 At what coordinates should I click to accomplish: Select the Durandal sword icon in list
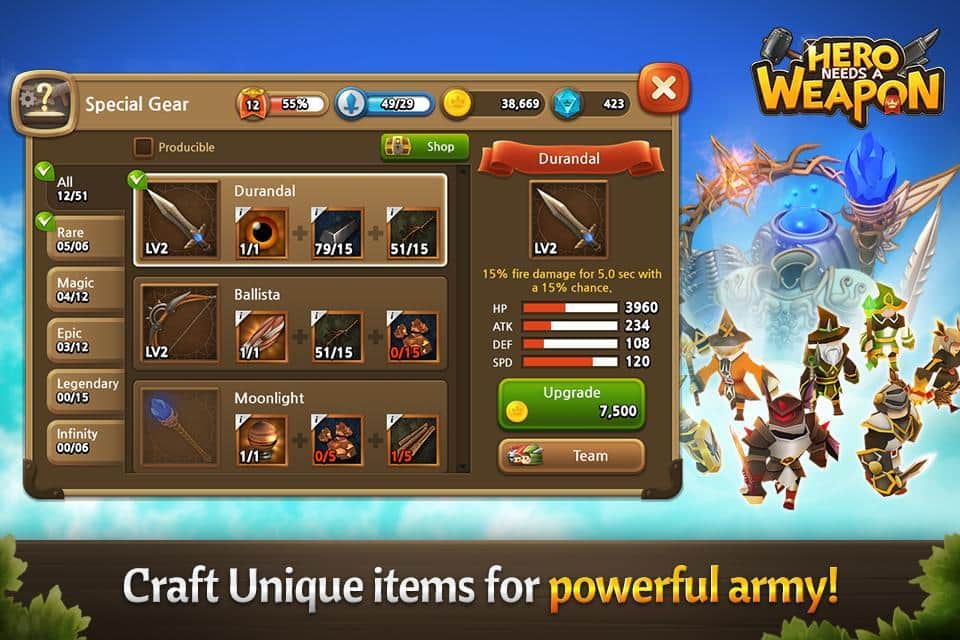[x=179, y=220]
